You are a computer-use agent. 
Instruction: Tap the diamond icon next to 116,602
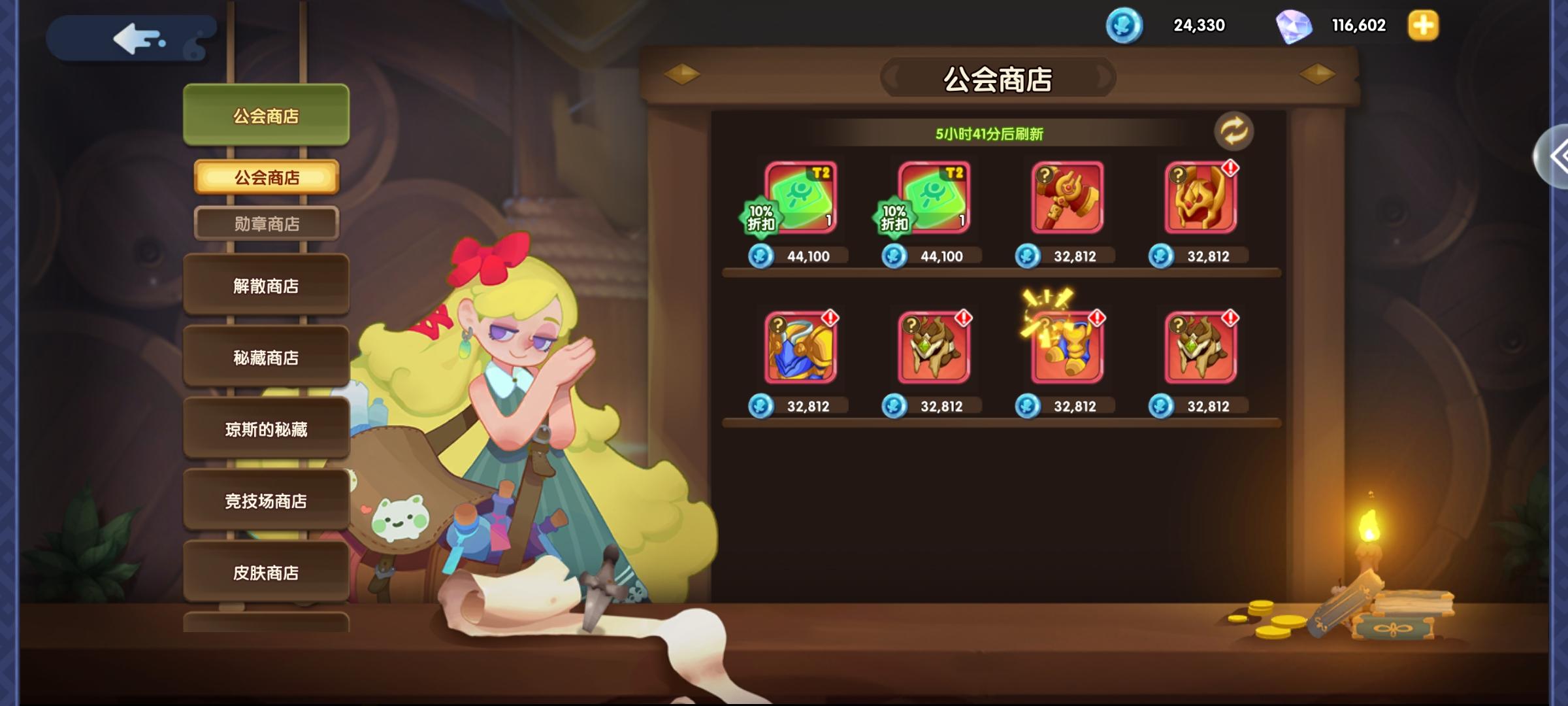tap(1296, 26)
